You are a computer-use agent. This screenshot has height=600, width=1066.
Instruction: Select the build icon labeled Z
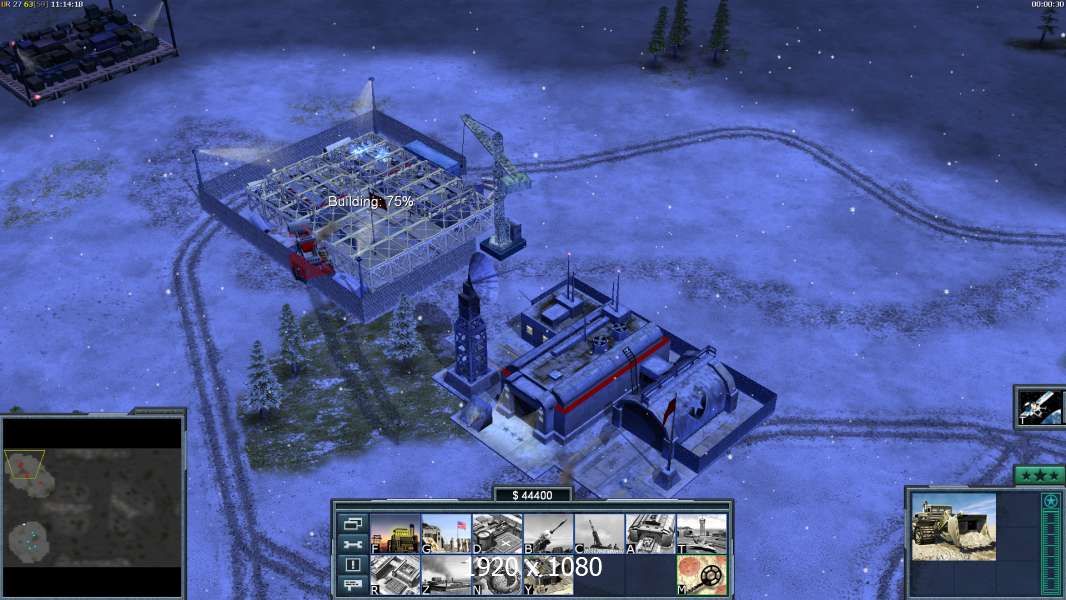click(x=446, y=575)
